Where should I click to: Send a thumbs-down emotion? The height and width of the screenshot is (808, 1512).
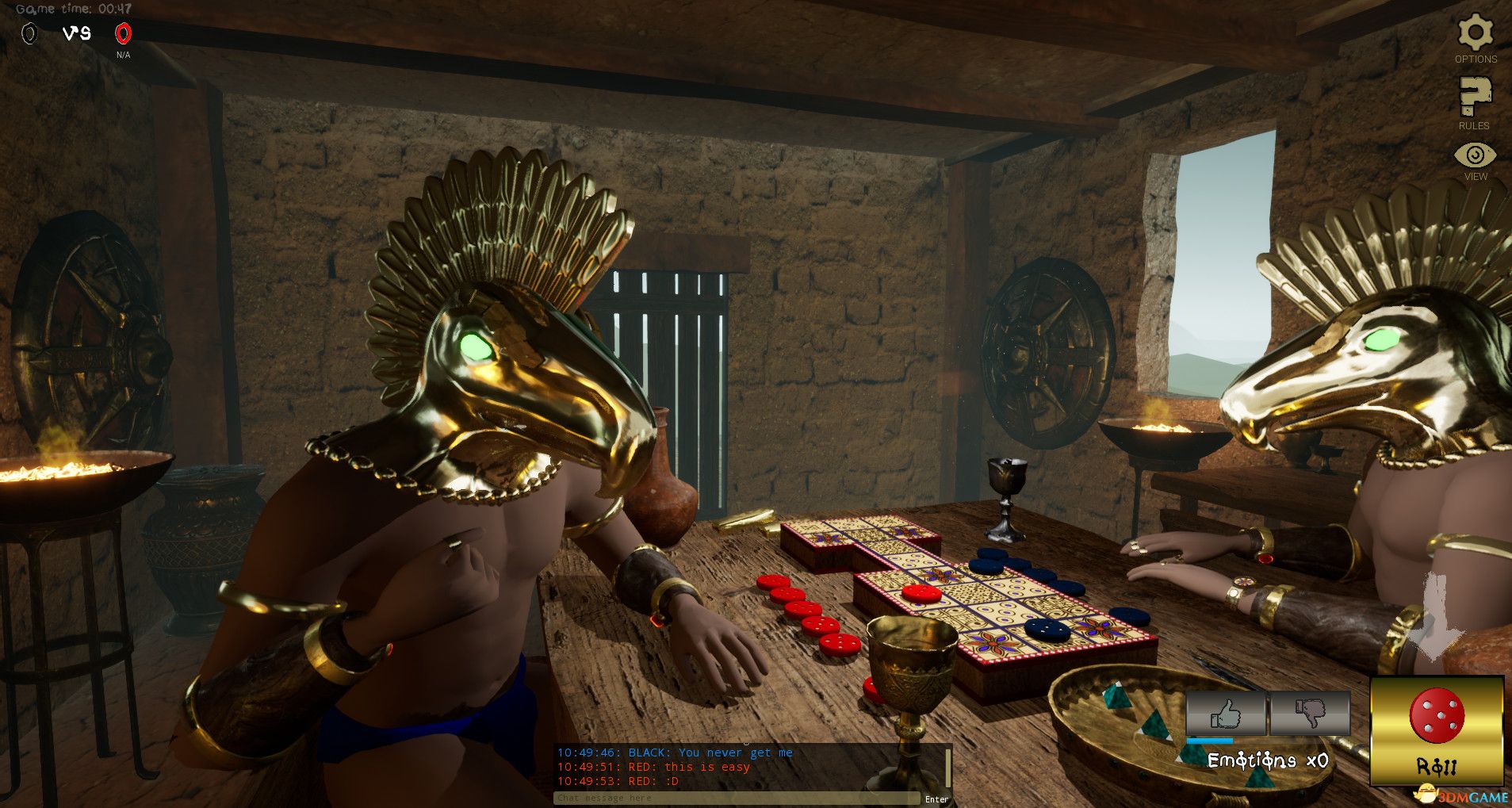(x=1310, y=713)
